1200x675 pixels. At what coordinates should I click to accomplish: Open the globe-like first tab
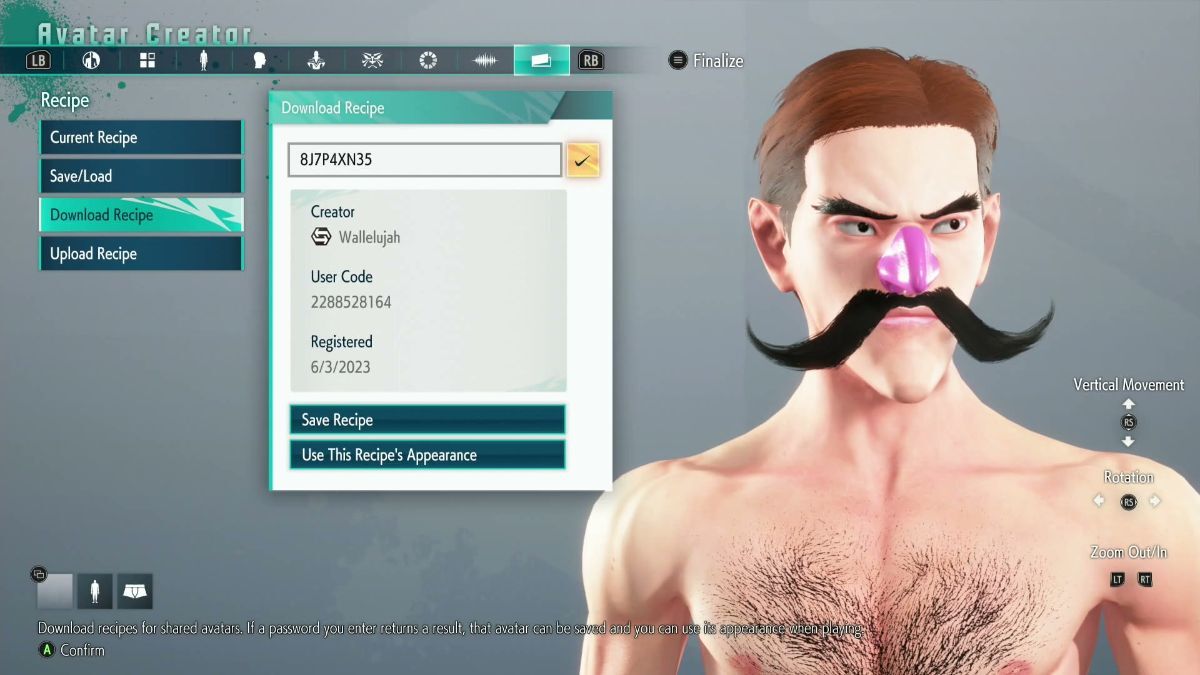(91, 61)
